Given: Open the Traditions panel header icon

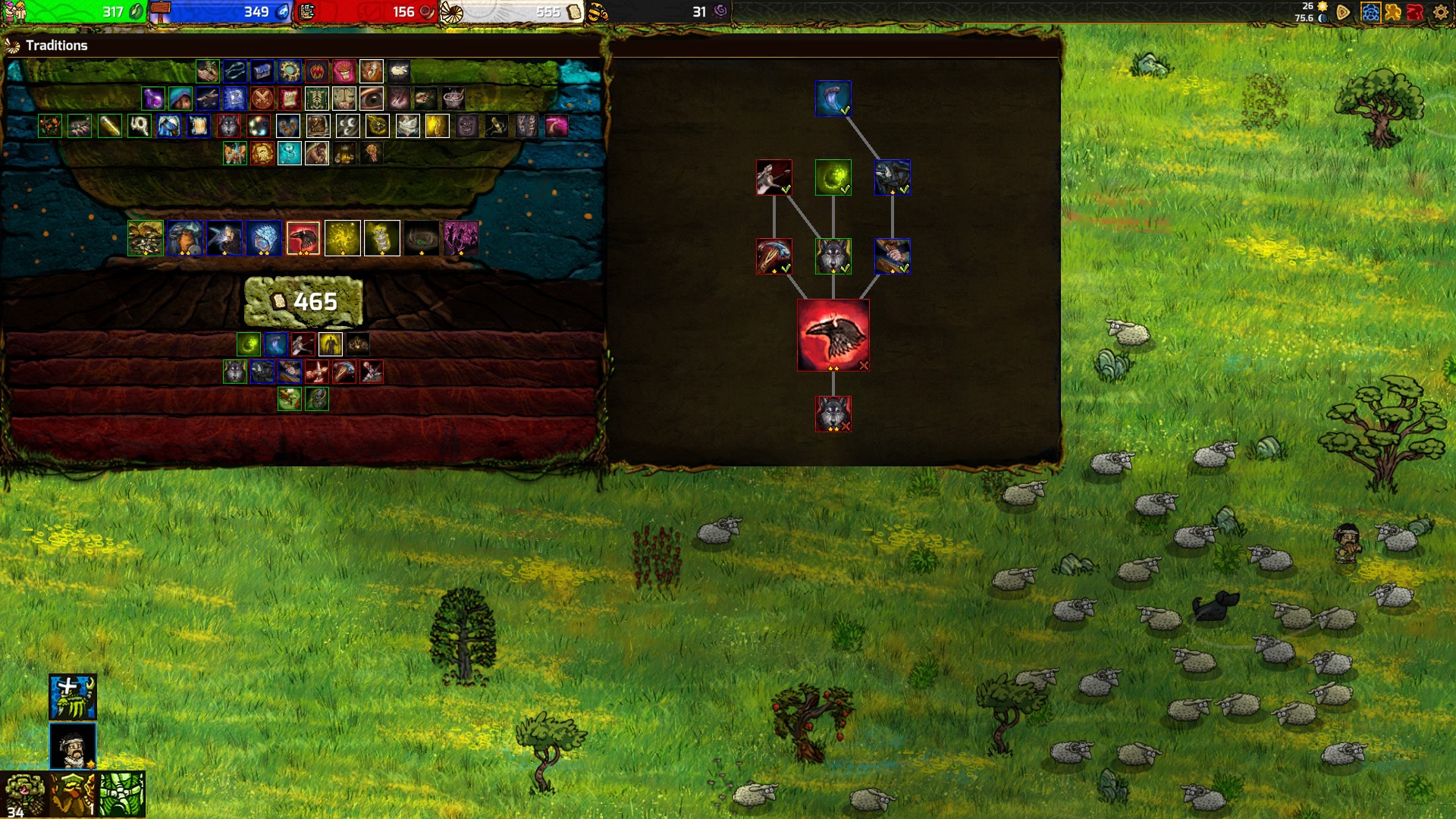Looking at the screenshot, I should [x=13, y=46].
